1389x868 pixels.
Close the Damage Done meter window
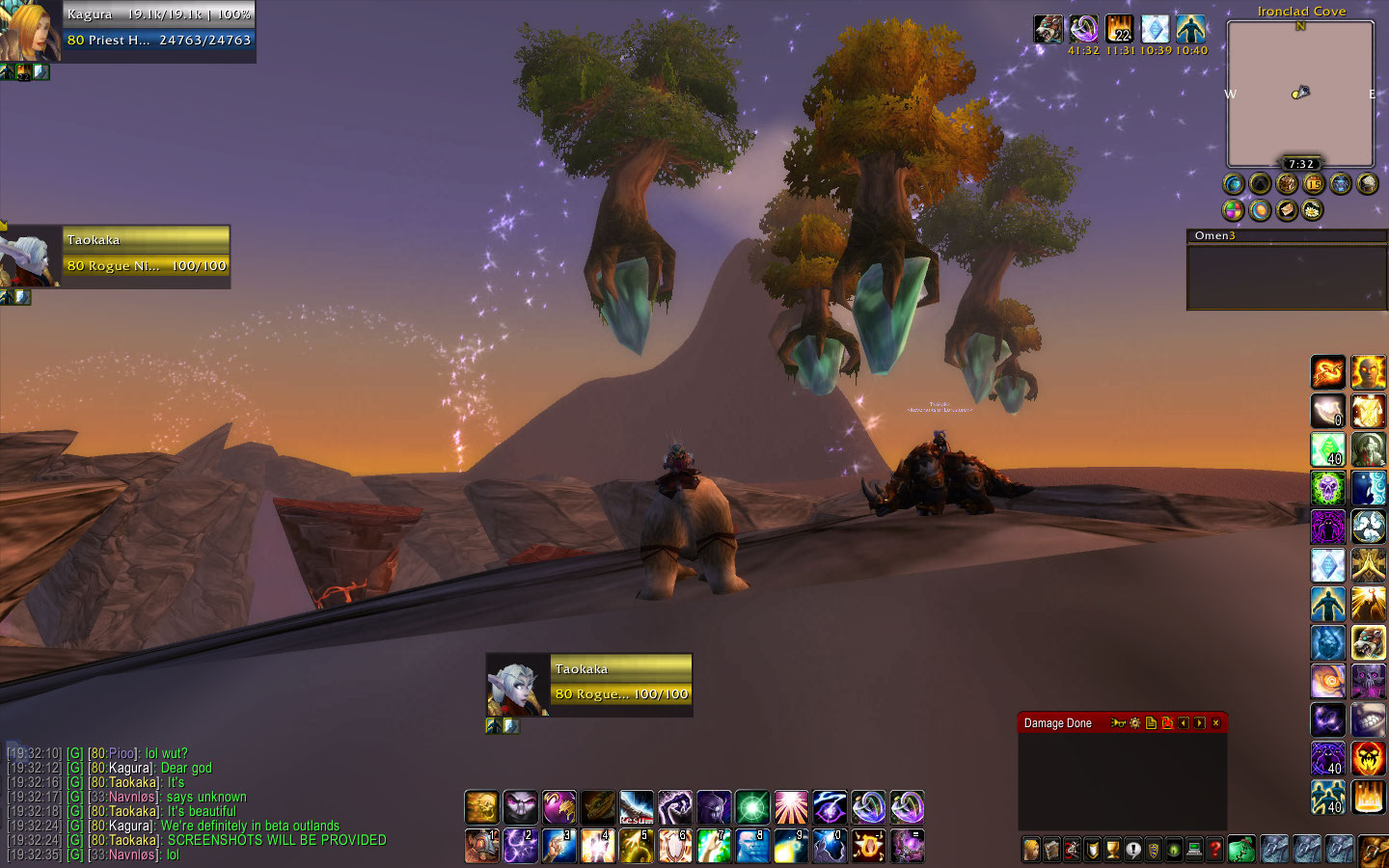1215,723
